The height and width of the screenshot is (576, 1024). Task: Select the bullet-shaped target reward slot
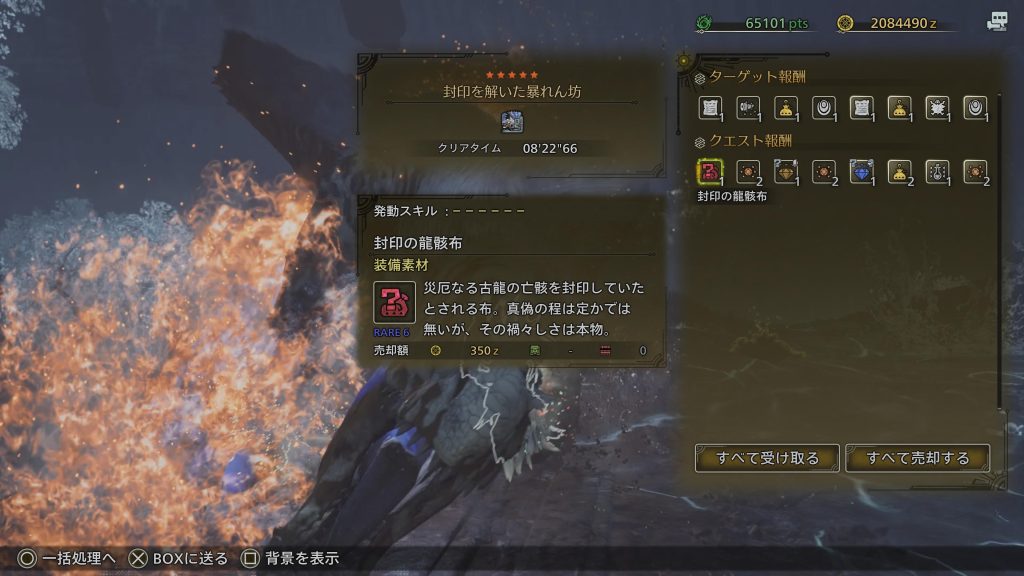pos(747,107)
